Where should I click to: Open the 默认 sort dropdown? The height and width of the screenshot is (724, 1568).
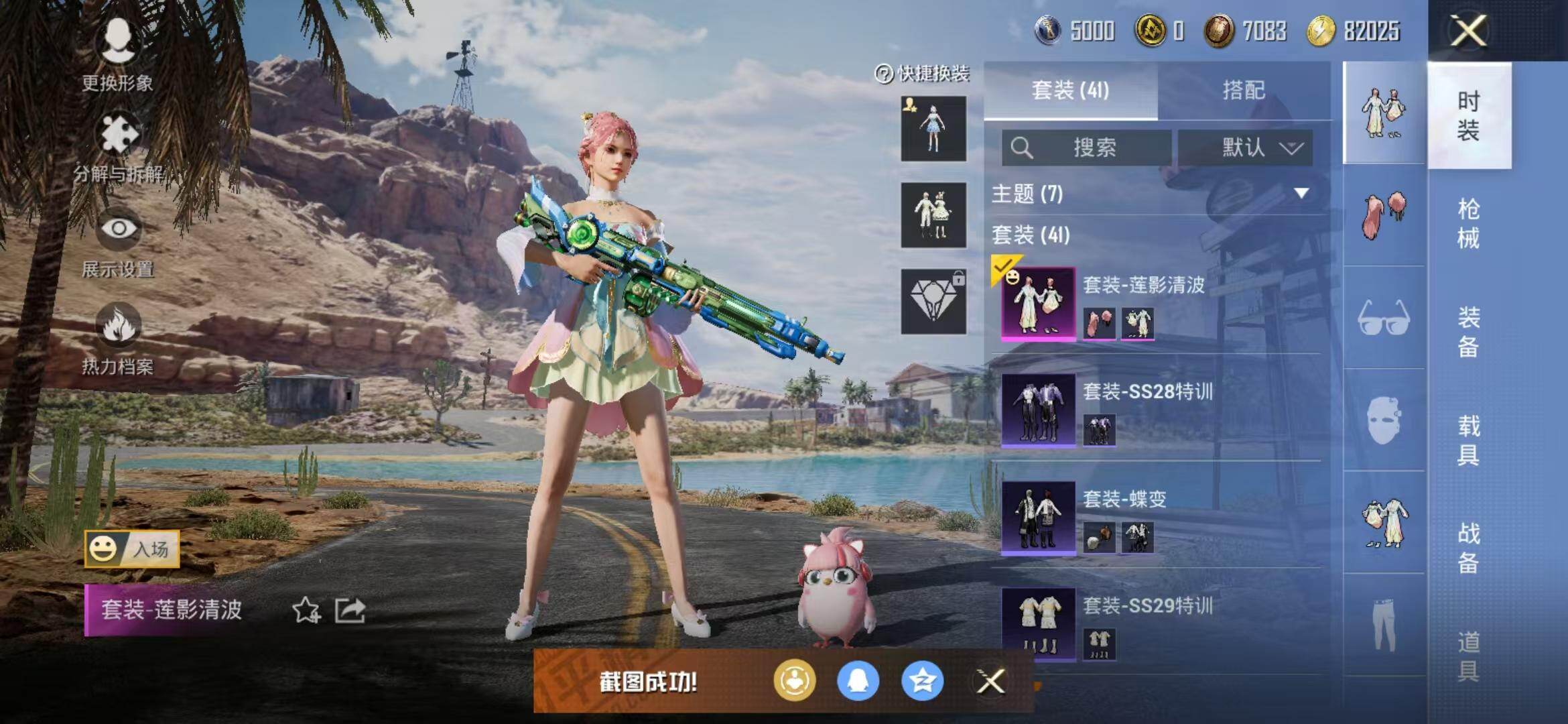coord(1245,147)
